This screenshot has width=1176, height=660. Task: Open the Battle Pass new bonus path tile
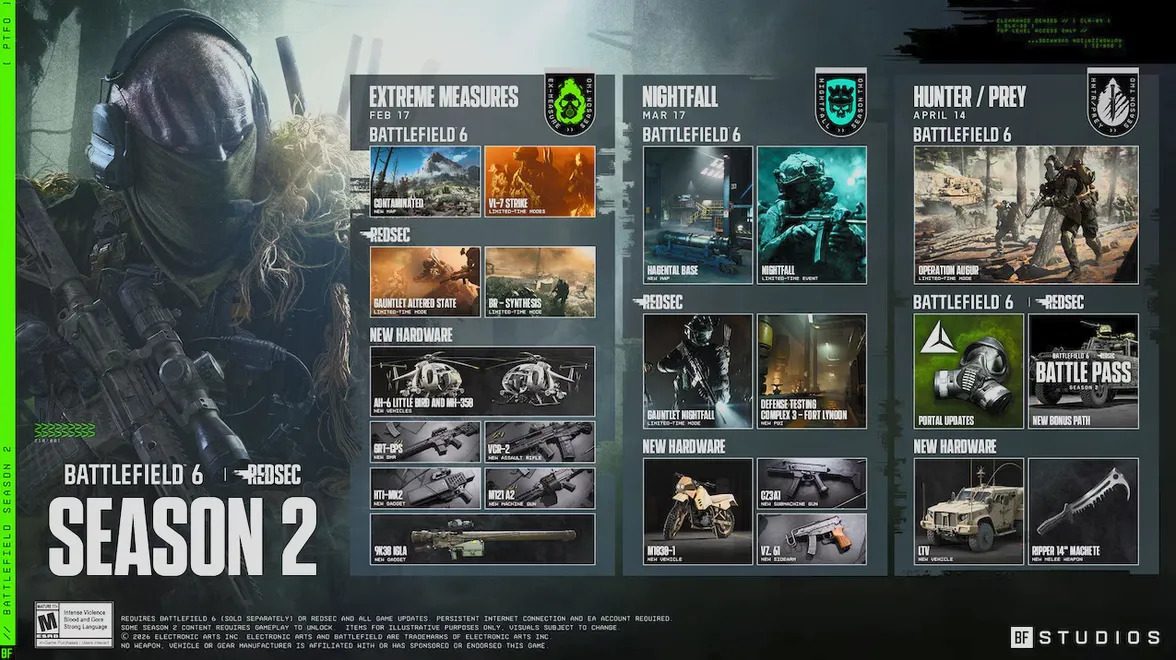click(x=1083, y=371)
